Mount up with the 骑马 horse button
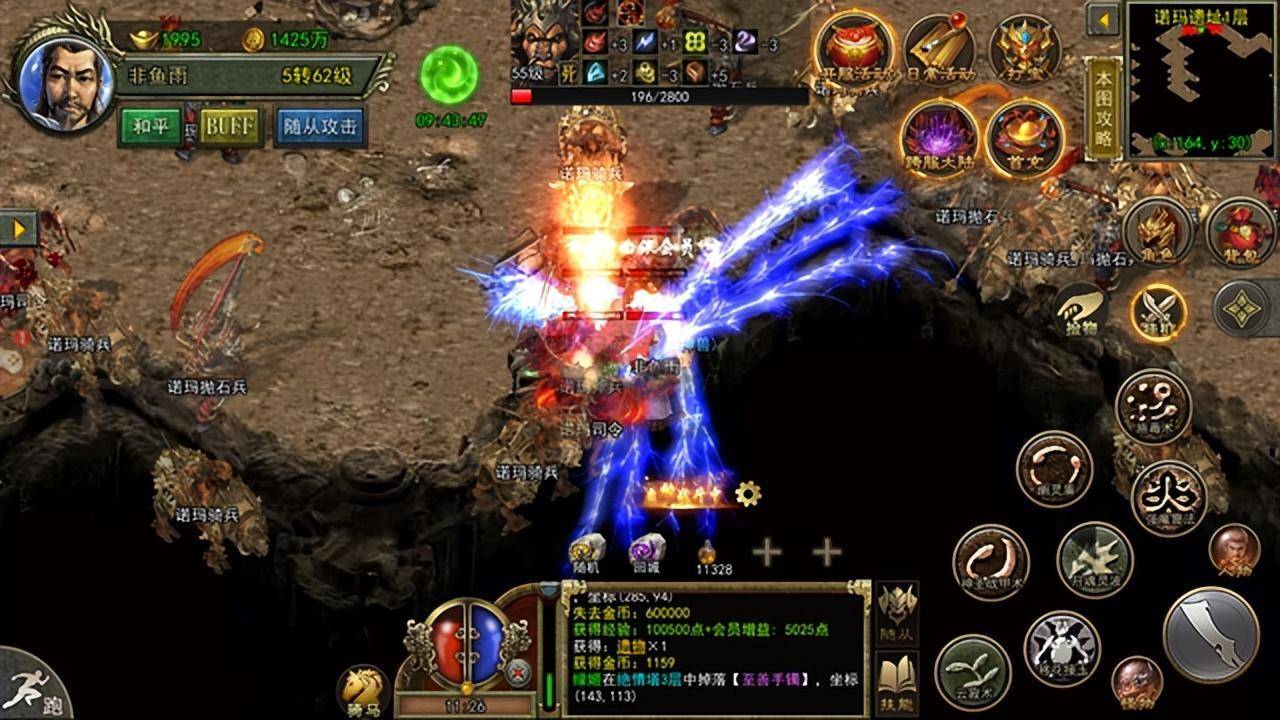This screenshot has height=720, width=1280. pyautogui.click(x=362, y=689)
